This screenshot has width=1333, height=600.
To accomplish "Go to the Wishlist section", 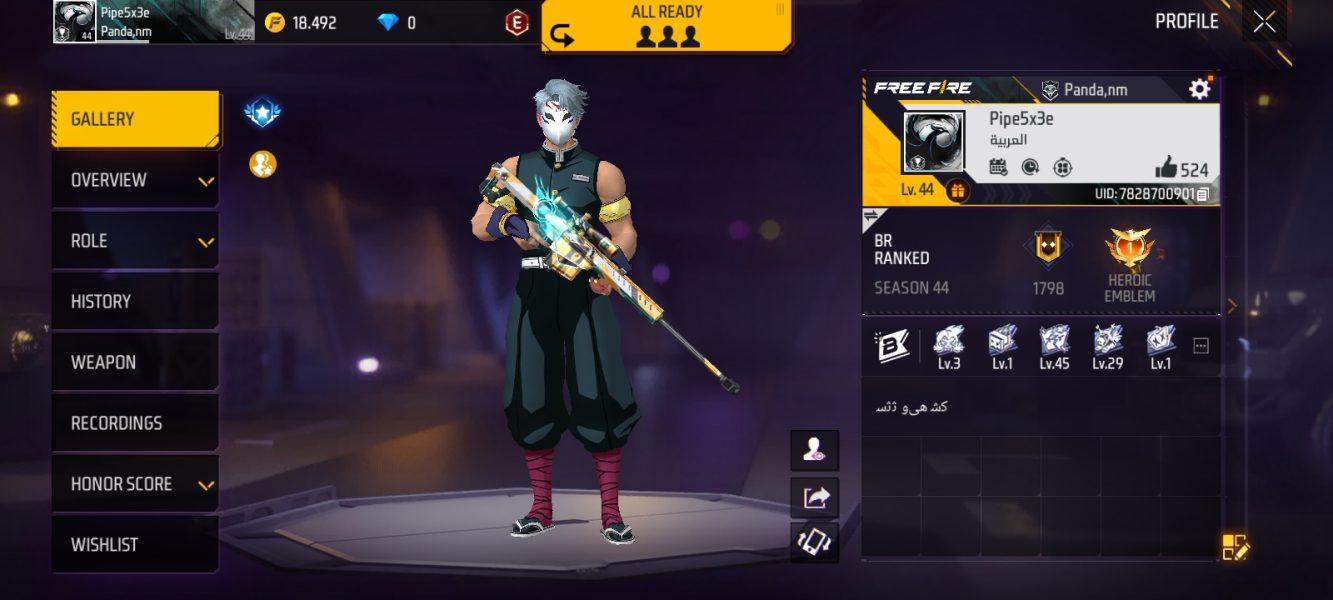I will [x=135, y=545].
